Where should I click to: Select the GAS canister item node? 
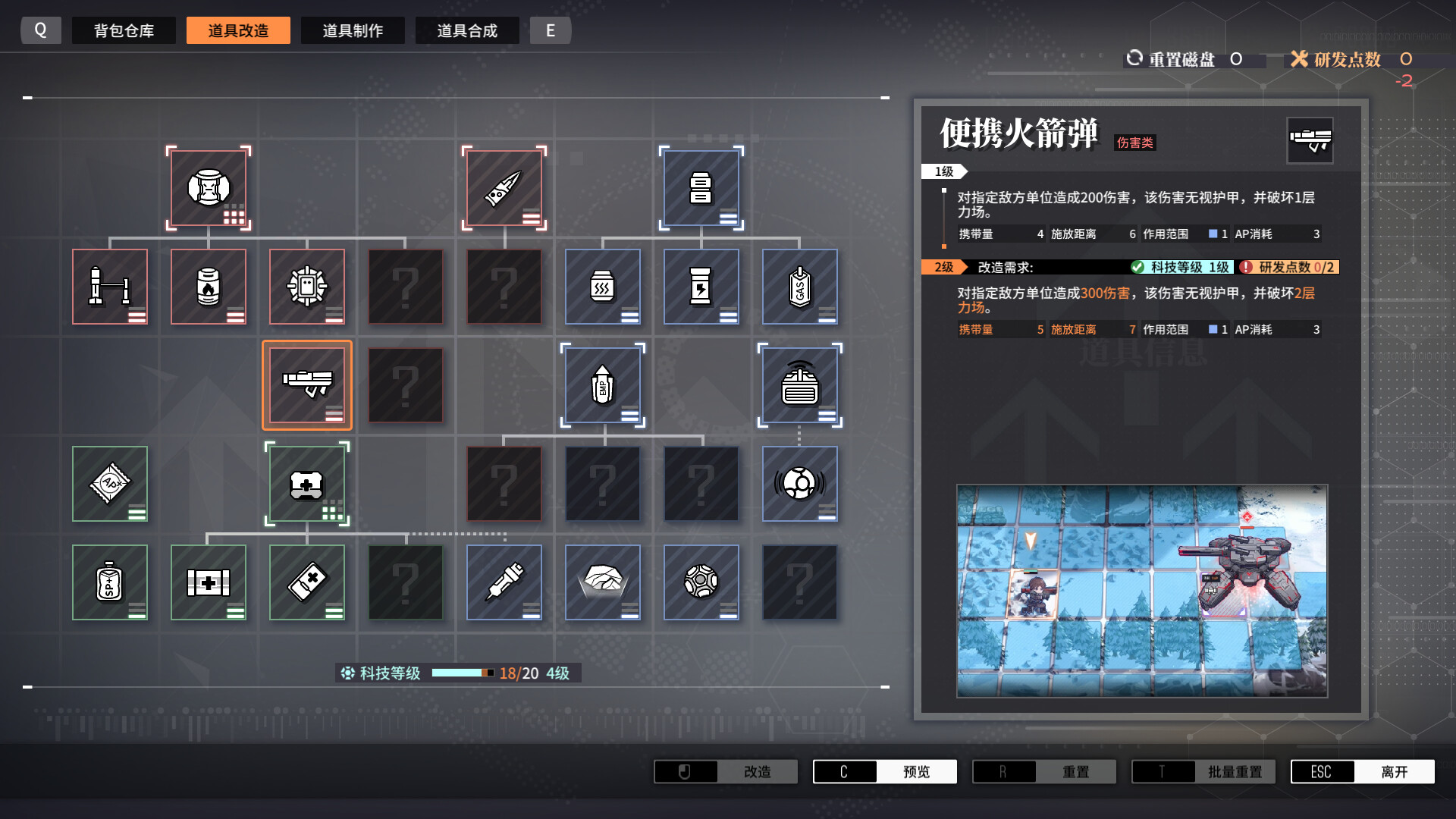point(800,286)
